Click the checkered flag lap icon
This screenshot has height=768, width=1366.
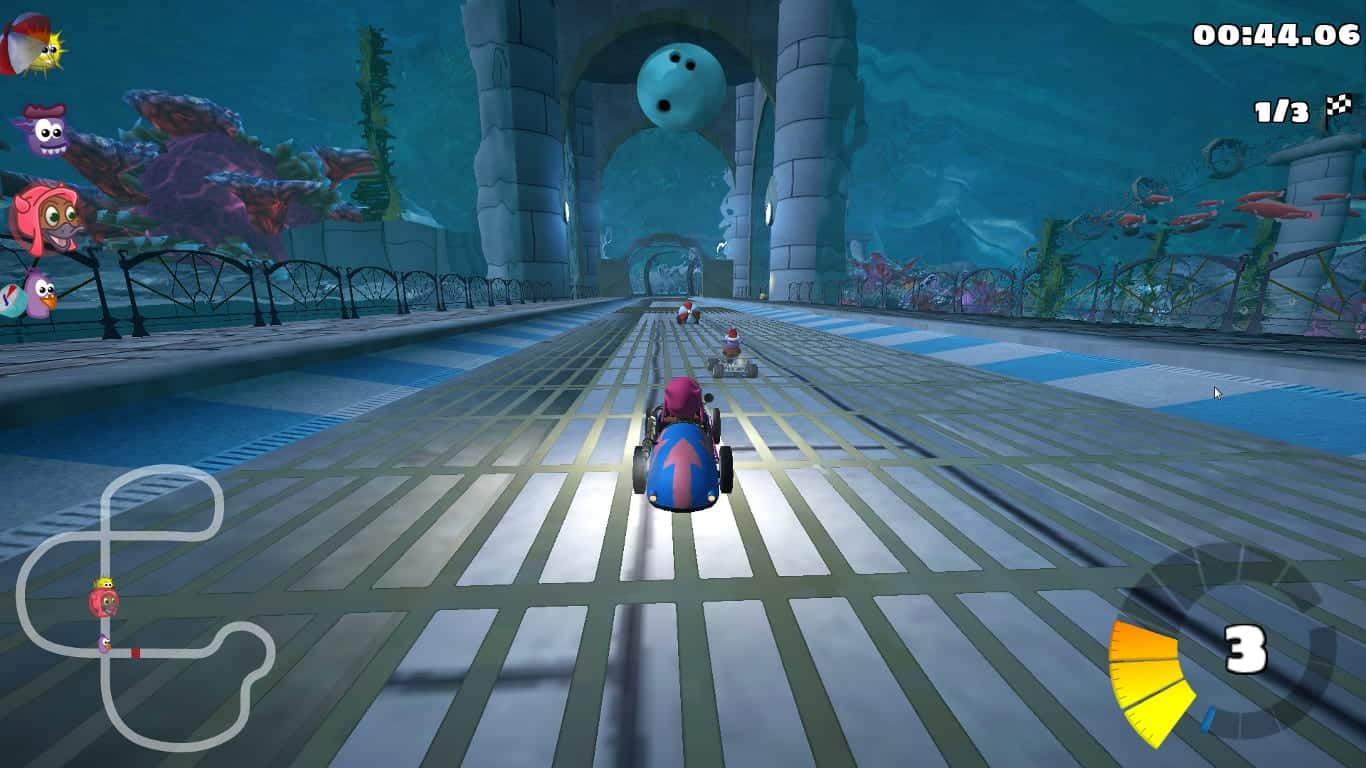click(1338, 107)
